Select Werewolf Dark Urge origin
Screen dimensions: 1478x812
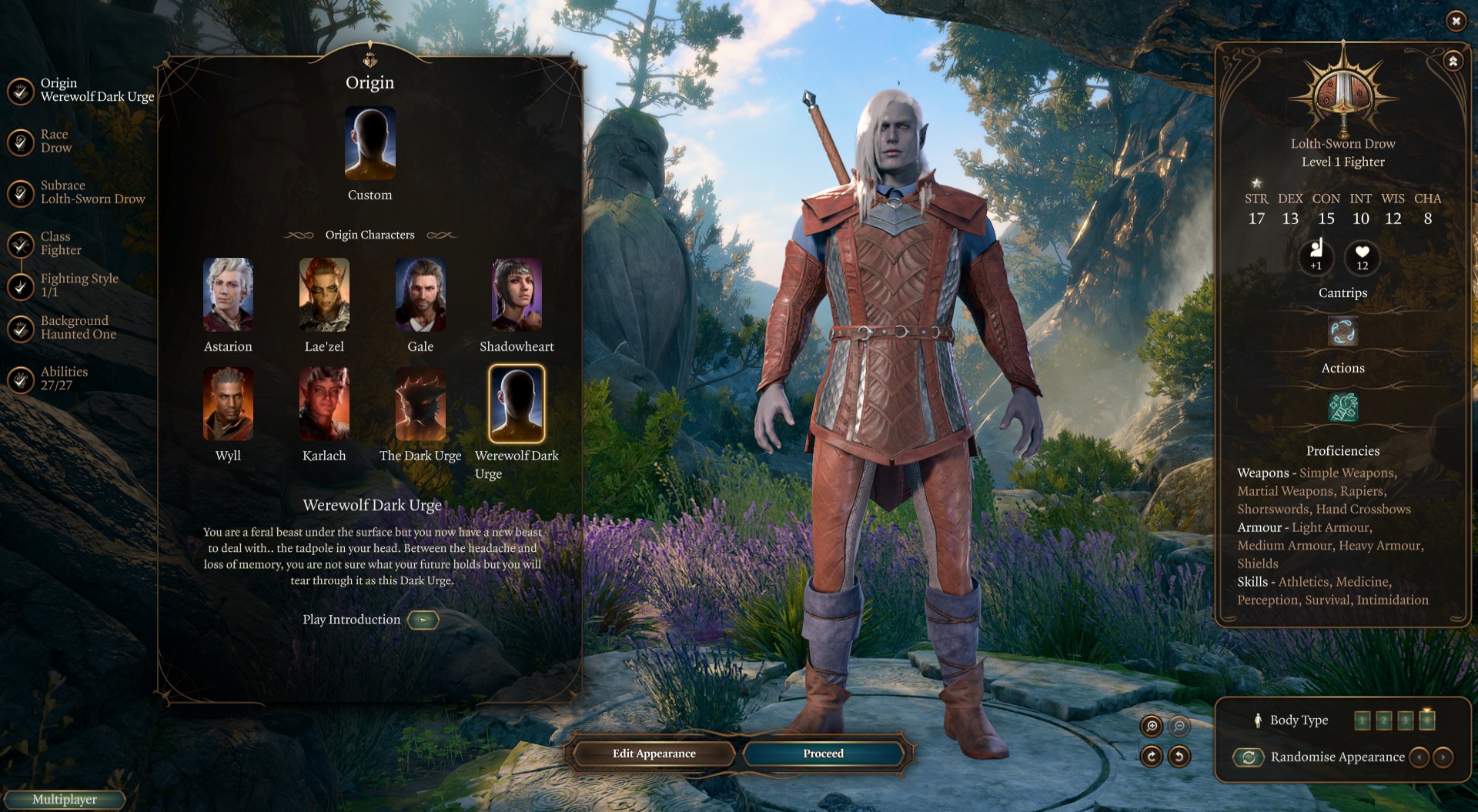pyautogui.click(x=517, y=404)
